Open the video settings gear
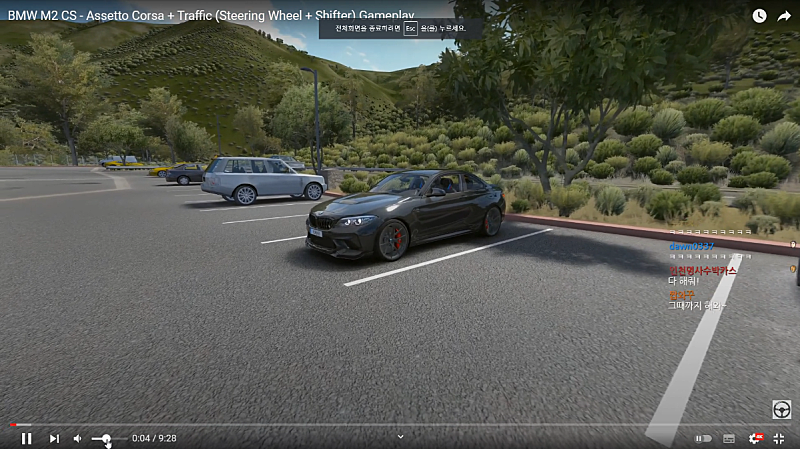The width and height of the screenshot is (800, 449). (x=756, y=438)
